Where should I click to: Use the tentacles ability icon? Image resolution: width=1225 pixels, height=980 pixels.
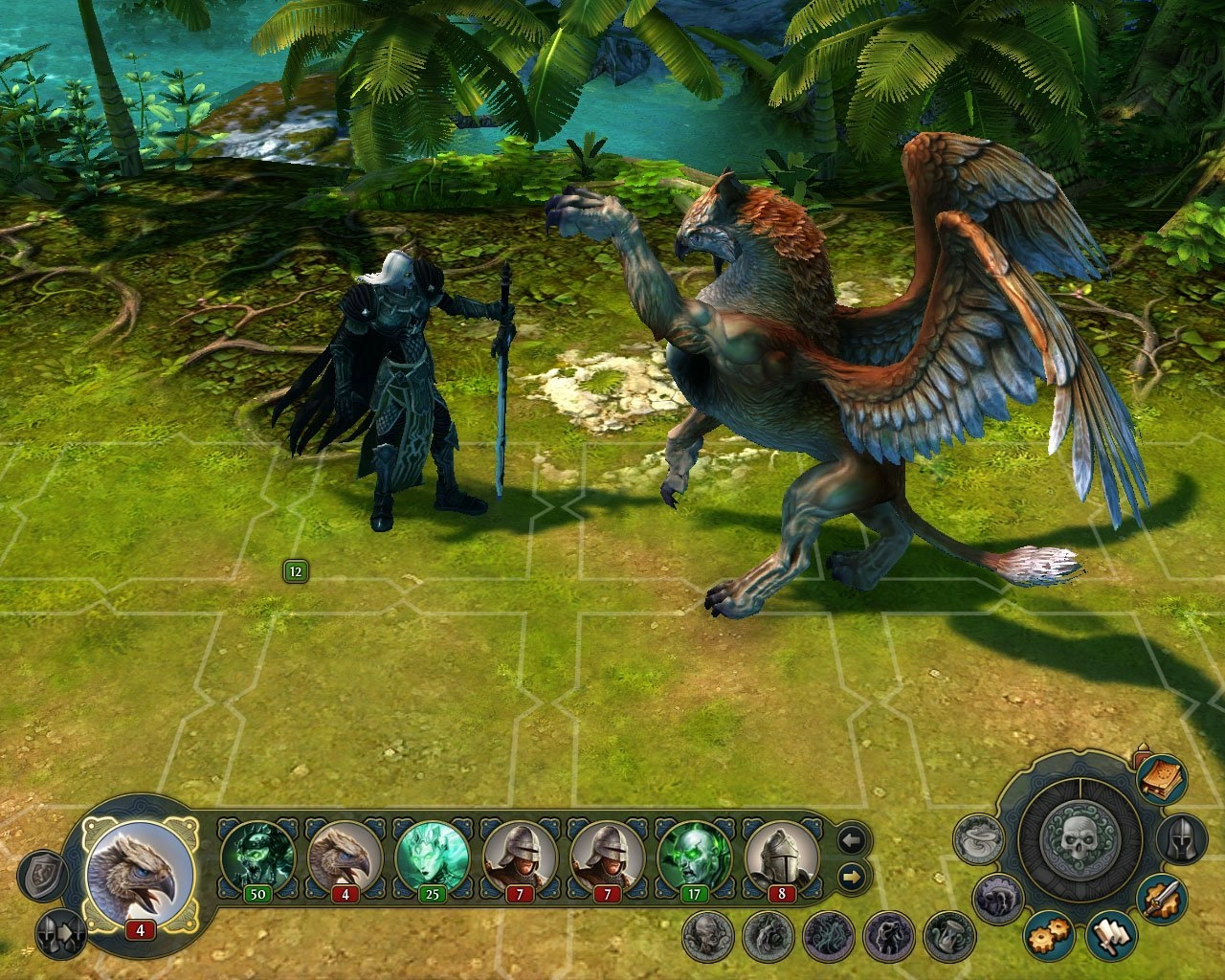tap(828, 936)
